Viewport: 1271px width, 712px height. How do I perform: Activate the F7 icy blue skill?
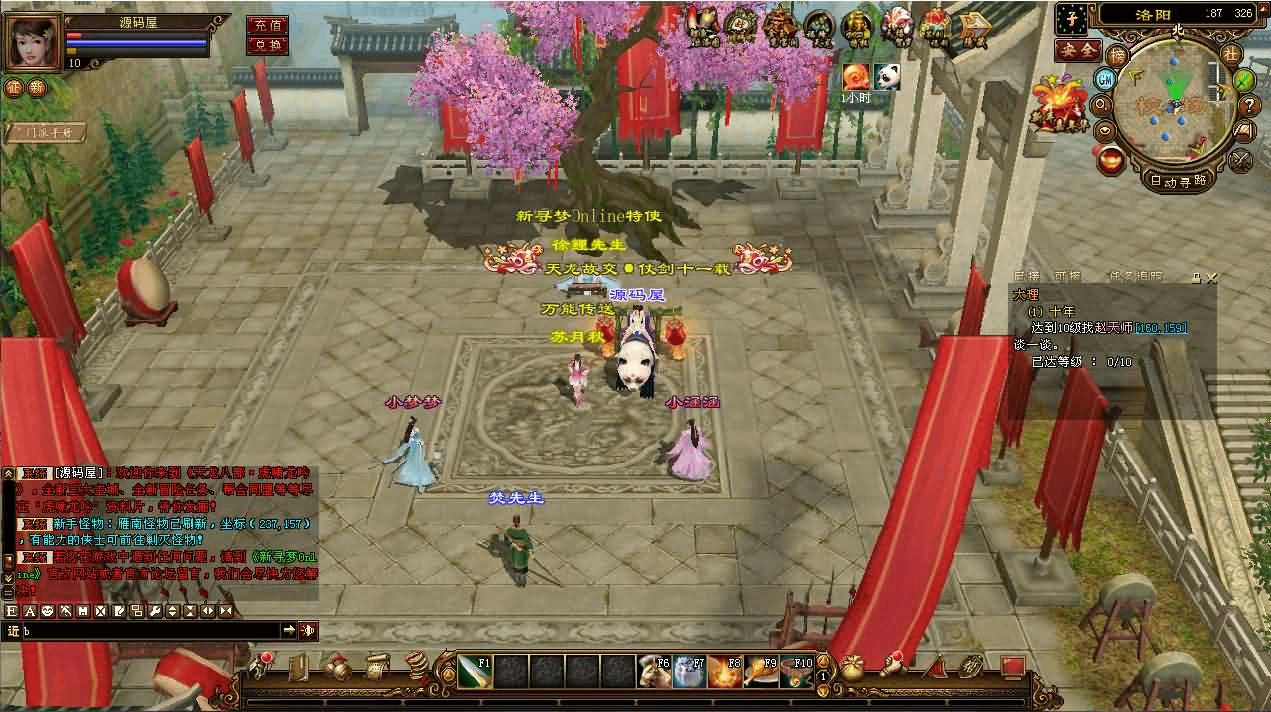point(690,672)
